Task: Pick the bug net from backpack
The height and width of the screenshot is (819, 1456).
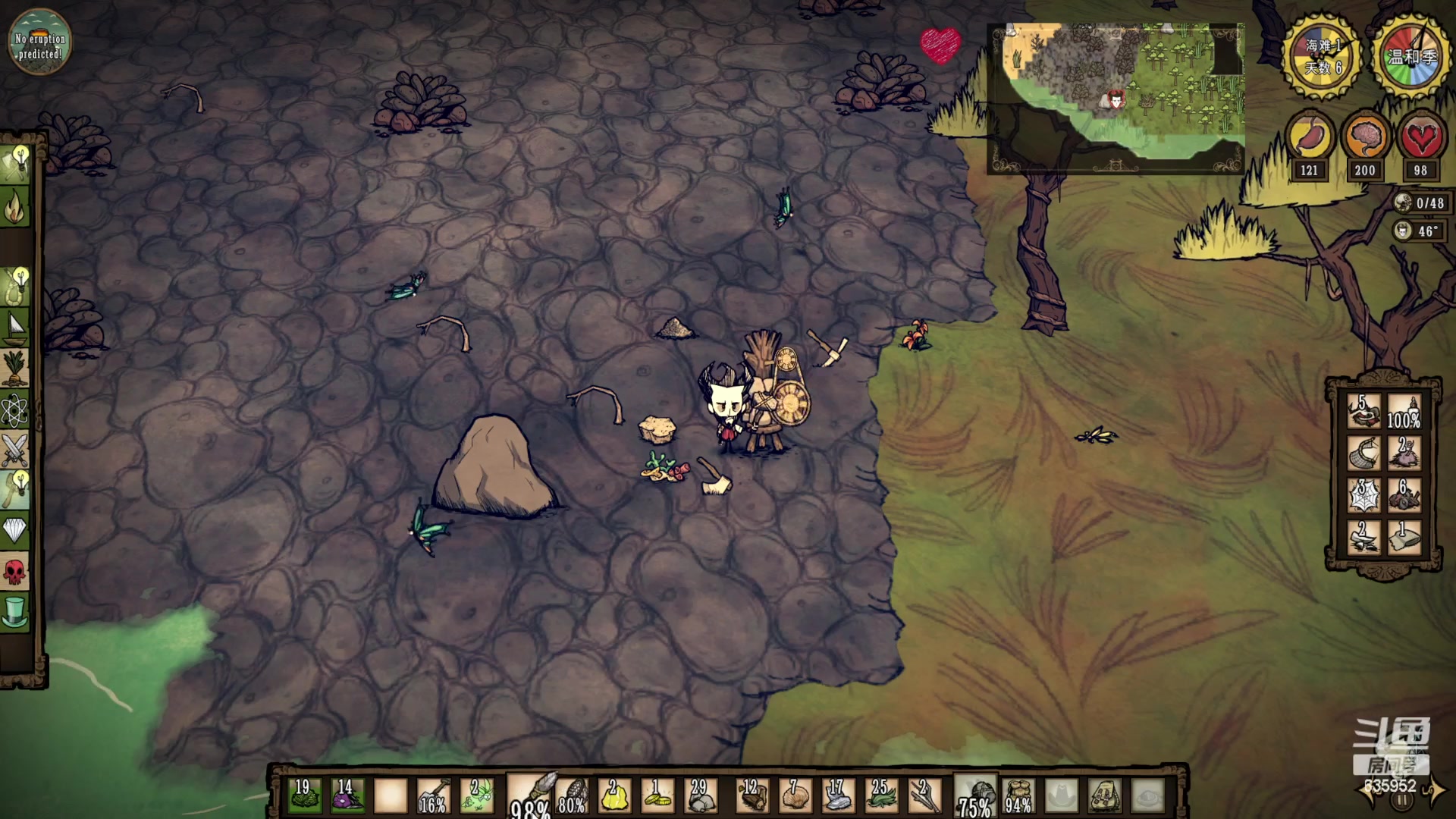Action: pyautogui.click(x=1363, y=453)
